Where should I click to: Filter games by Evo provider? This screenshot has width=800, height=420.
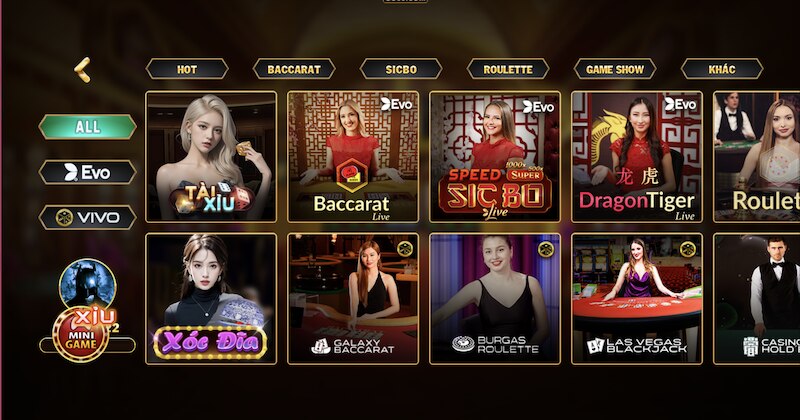pyautogui.click(x=88, y=172)
